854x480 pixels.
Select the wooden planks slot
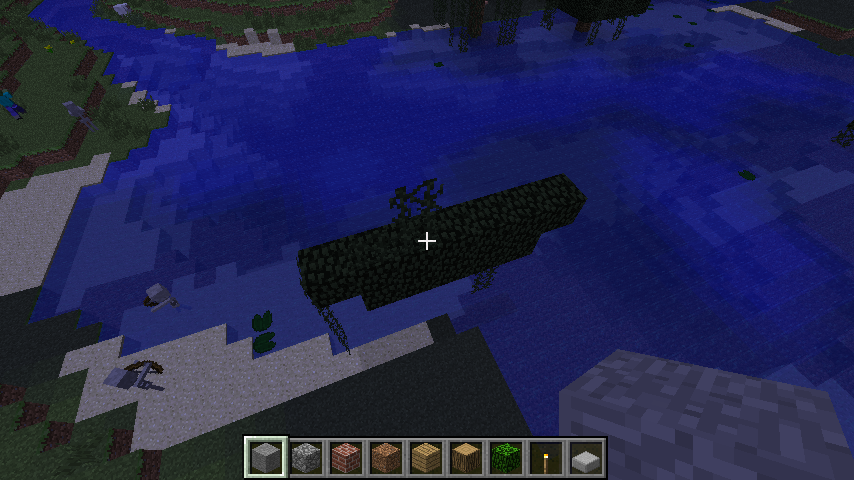(x=426, y=458)
